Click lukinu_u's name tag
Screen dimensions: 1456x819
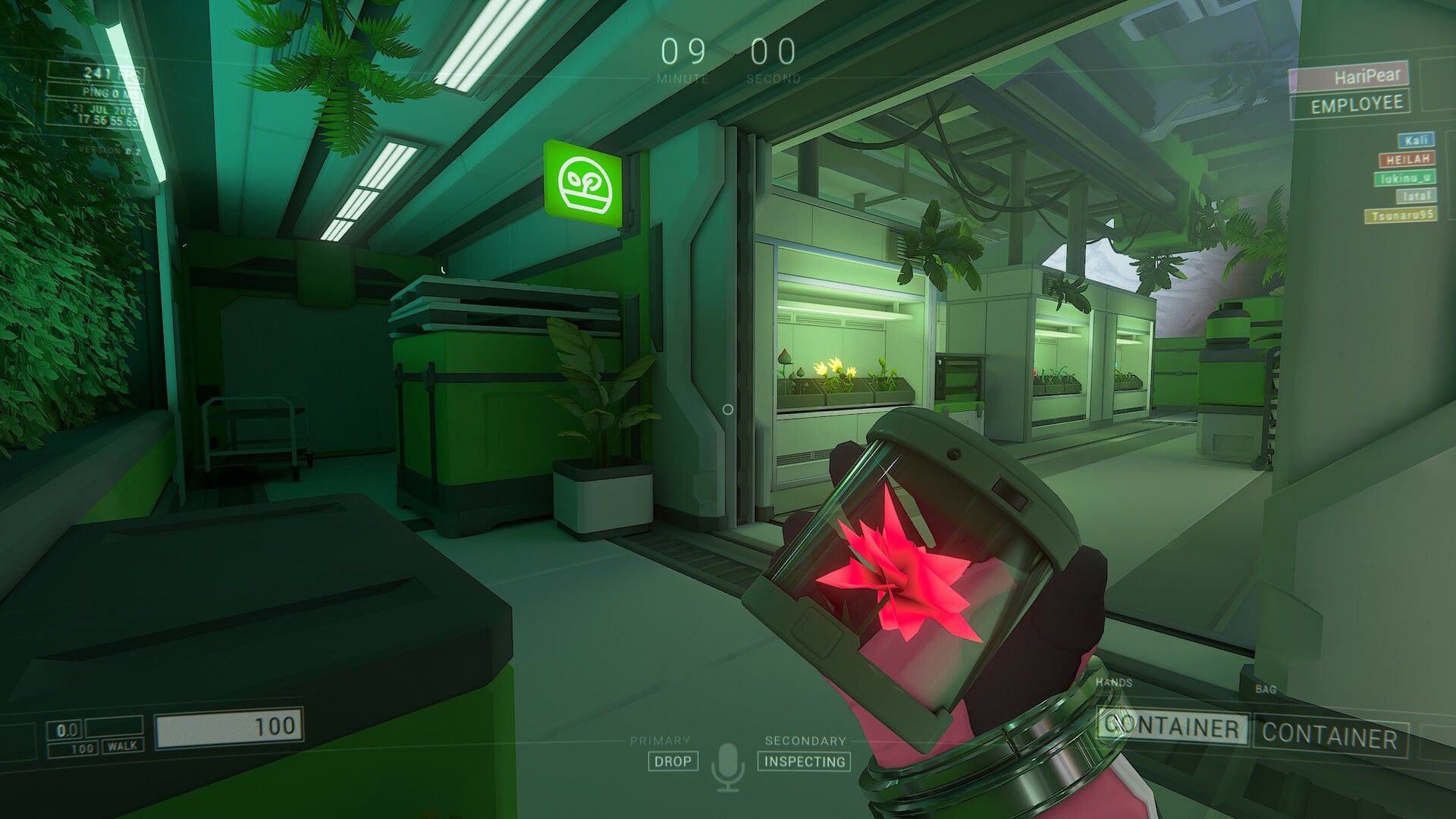[1405, 178]
